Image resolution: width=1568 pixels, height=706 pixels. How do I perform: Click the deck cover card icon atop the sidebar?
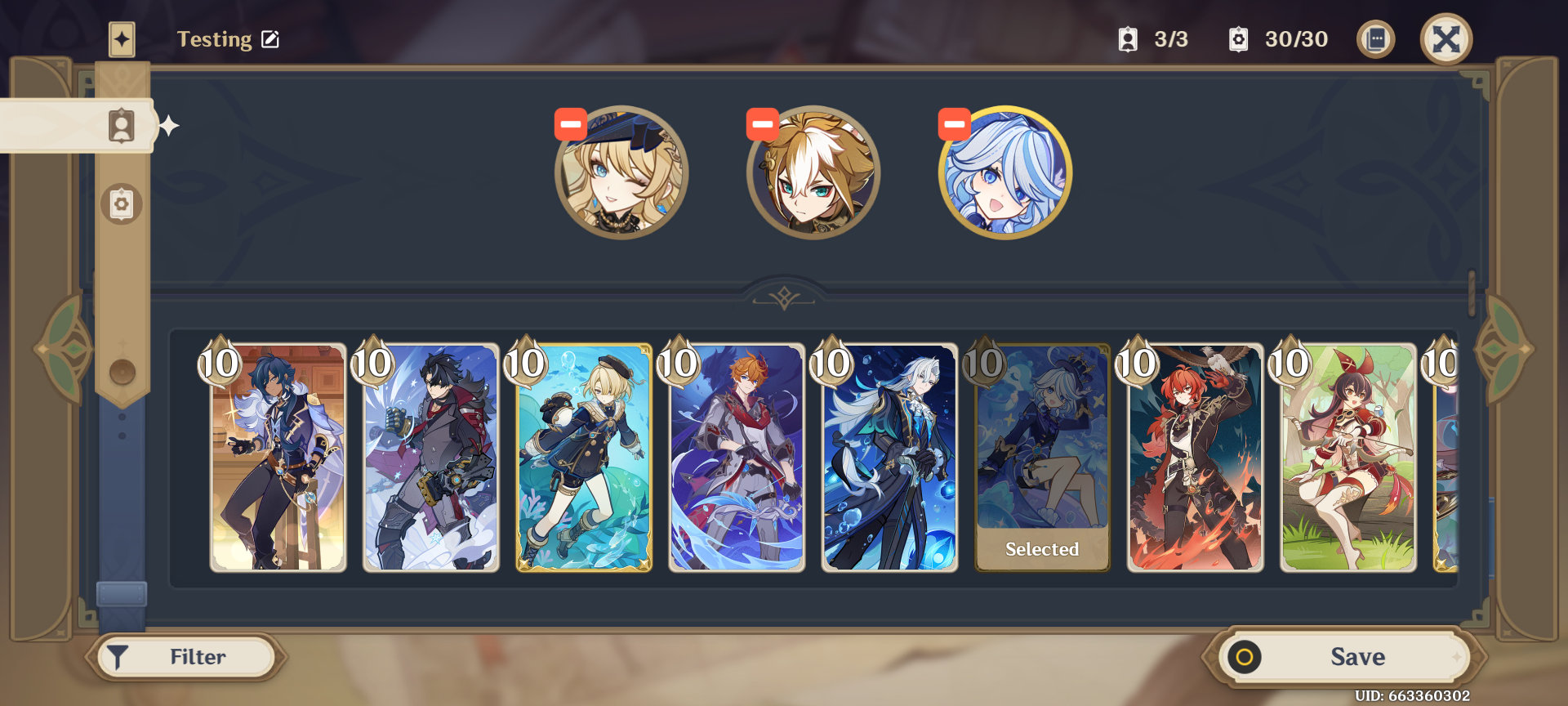coord(122,38)
